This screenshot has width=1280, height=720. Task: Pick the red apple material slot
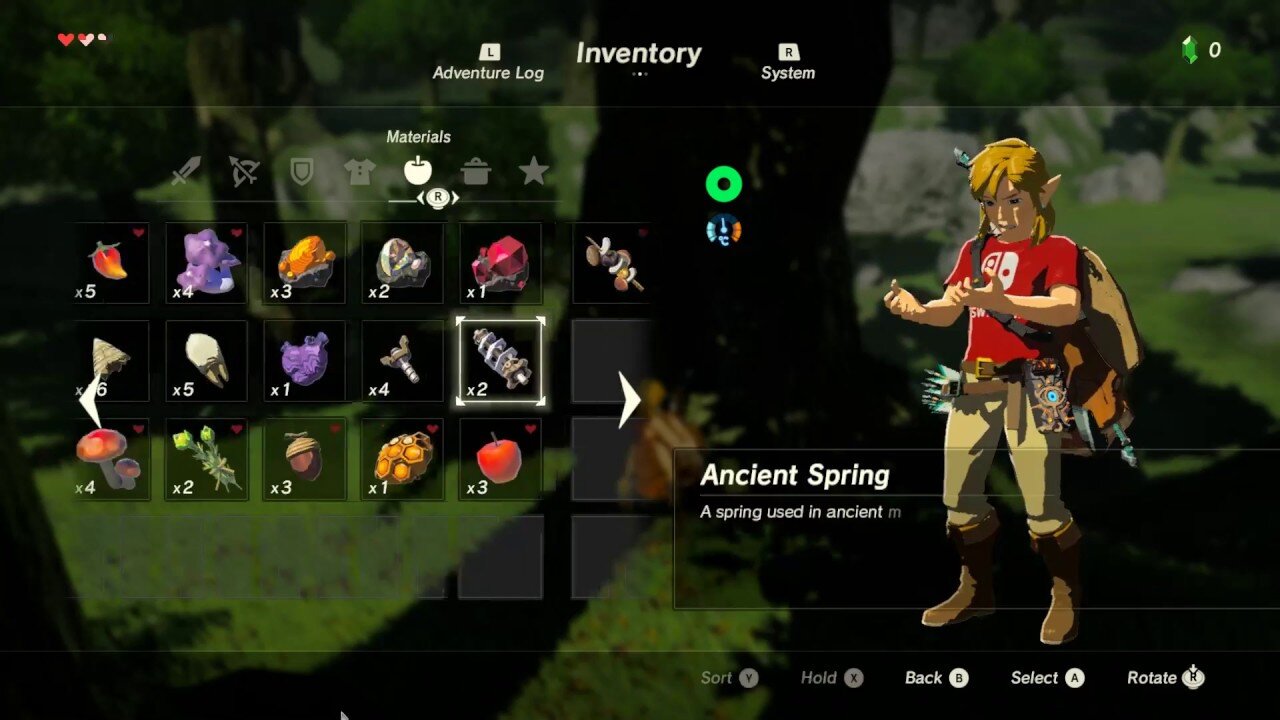500,460
